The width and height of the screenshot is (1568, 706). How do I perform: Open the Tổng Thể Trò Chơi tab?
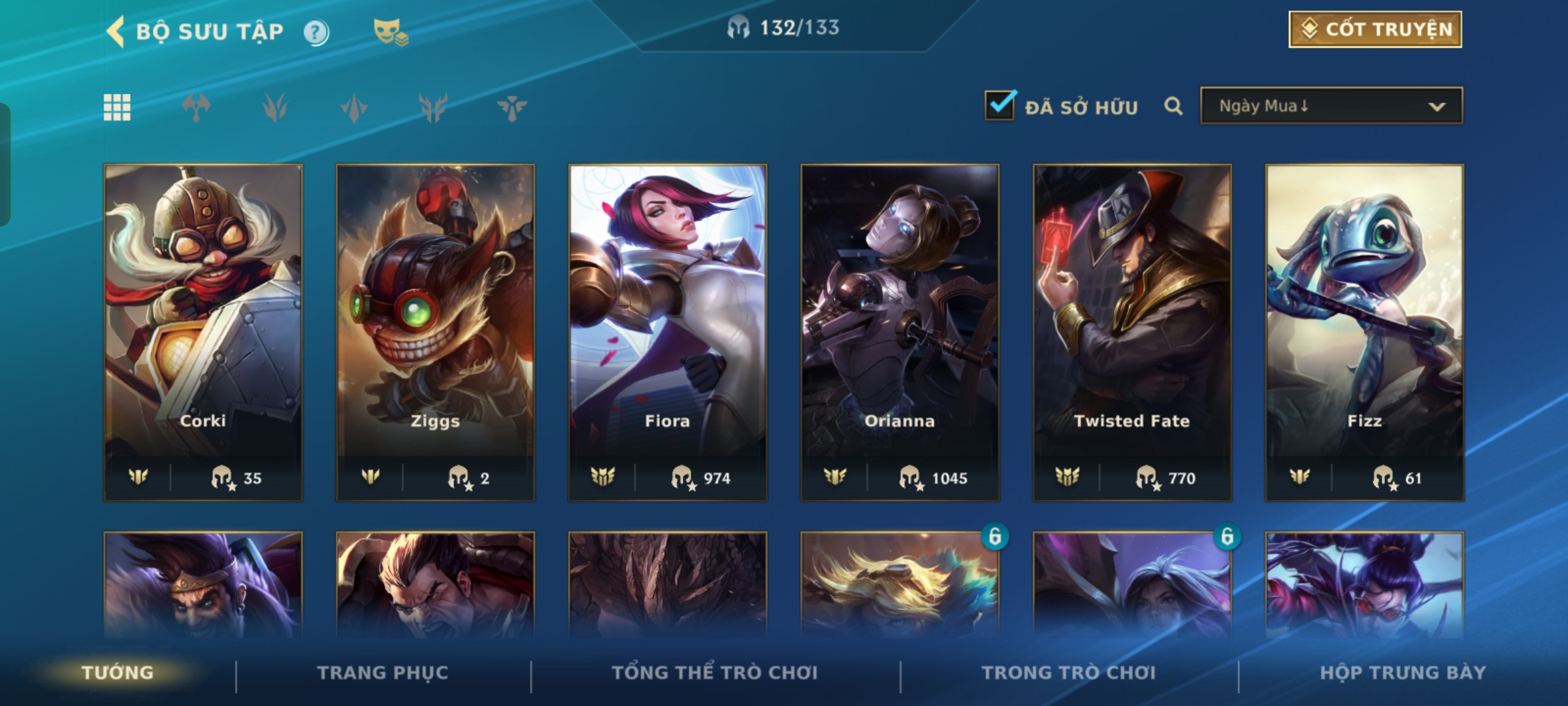715,673
